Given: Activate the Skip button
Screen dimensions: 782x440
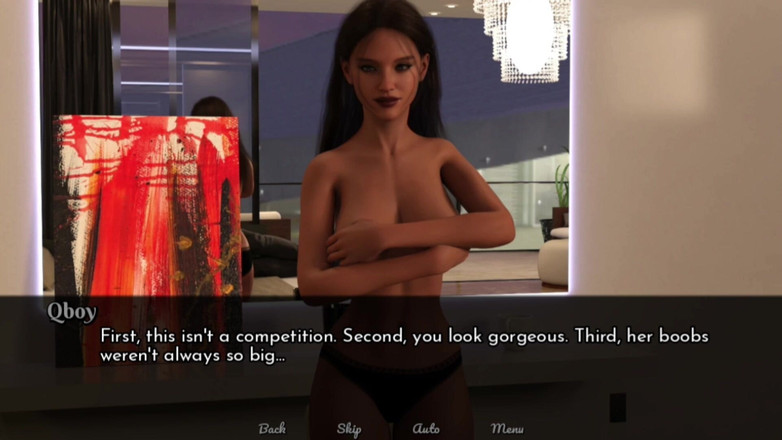Looking at the screenshot, I should 349,428.
